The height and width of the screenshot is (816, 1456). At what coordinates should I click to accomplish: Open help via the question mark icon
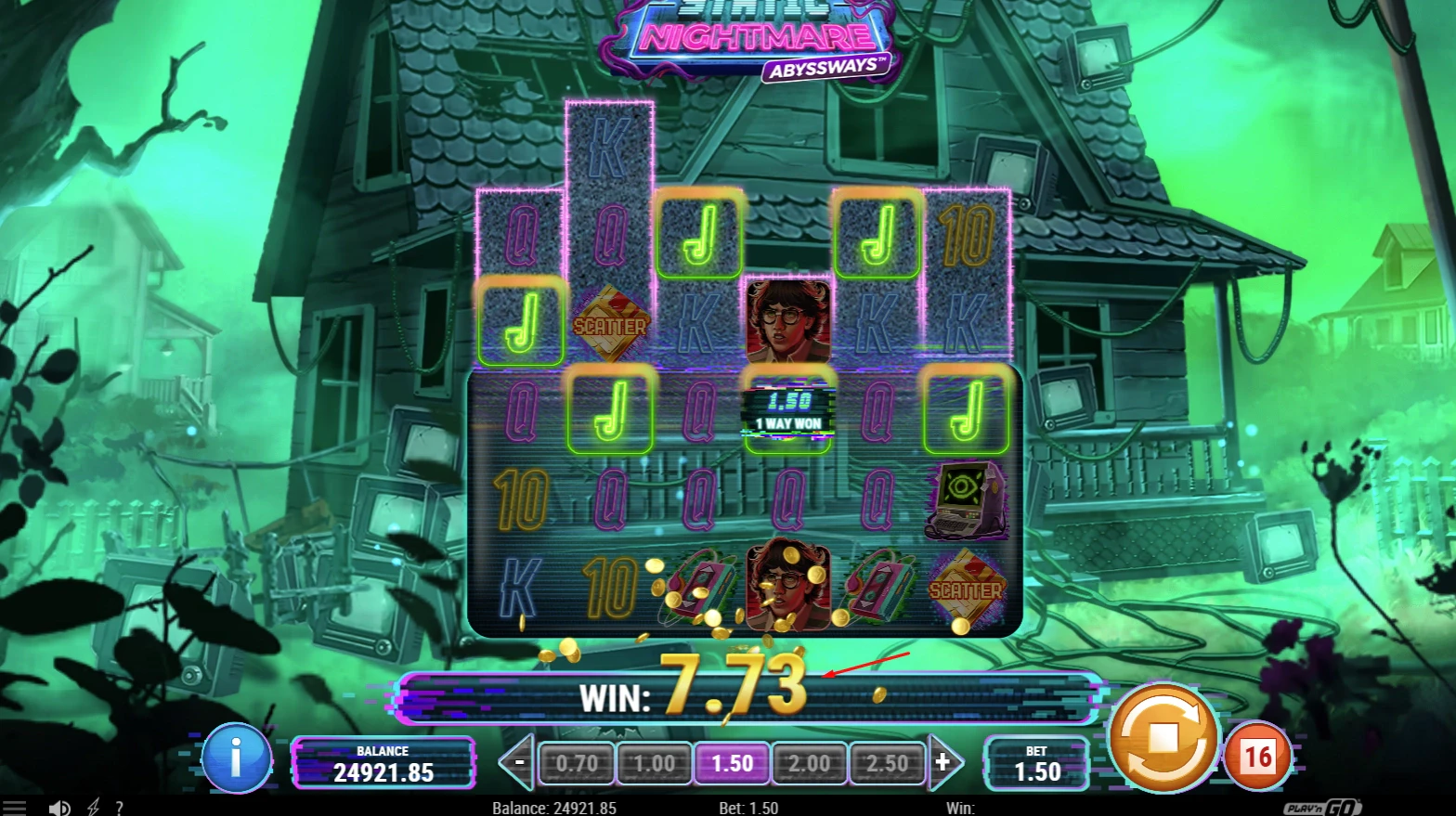coord(120,807)
